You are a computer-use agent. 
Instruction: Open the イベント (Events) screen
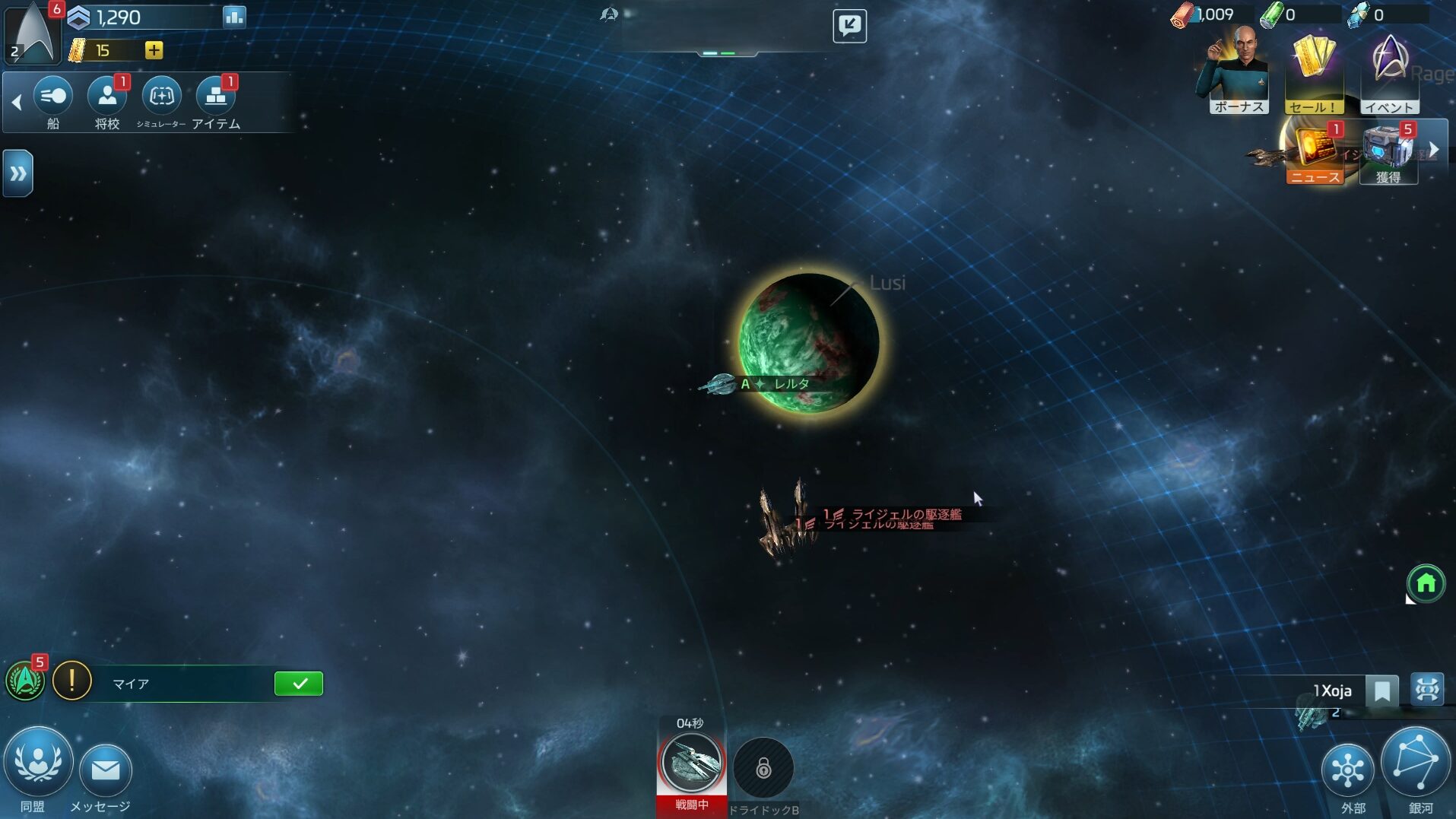pyautogui.click(x=1389, y=73)
